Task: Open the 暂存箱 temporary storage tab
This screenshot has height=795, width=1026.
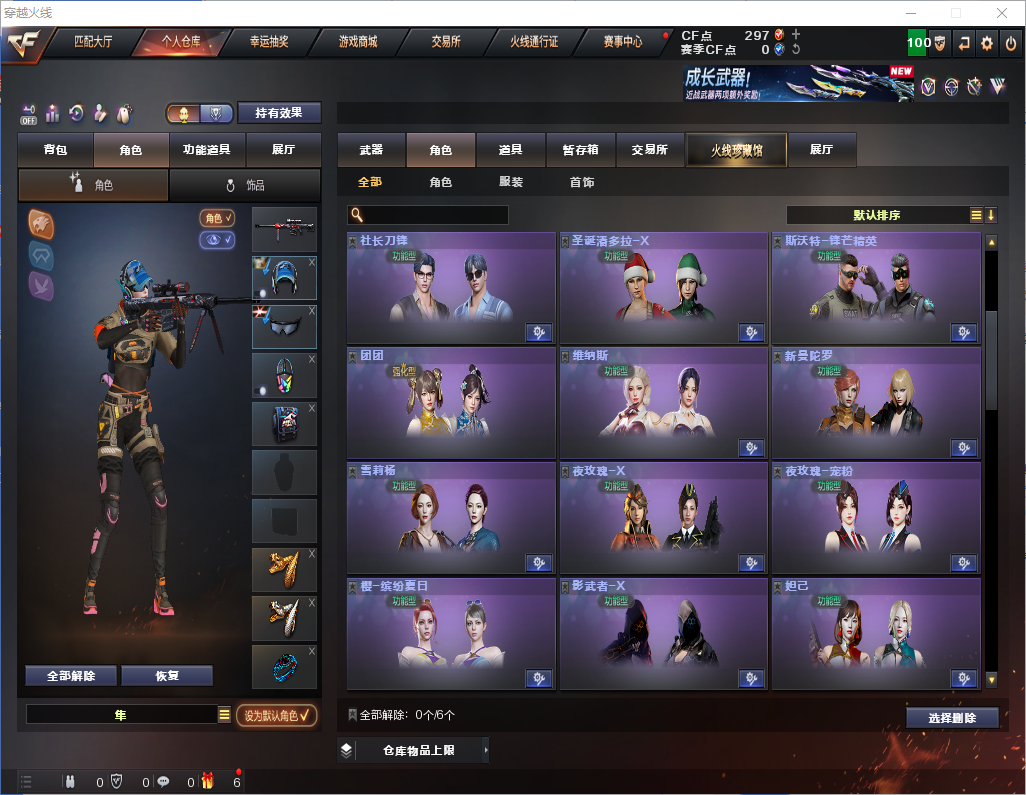Action: [x=580, y=150]
